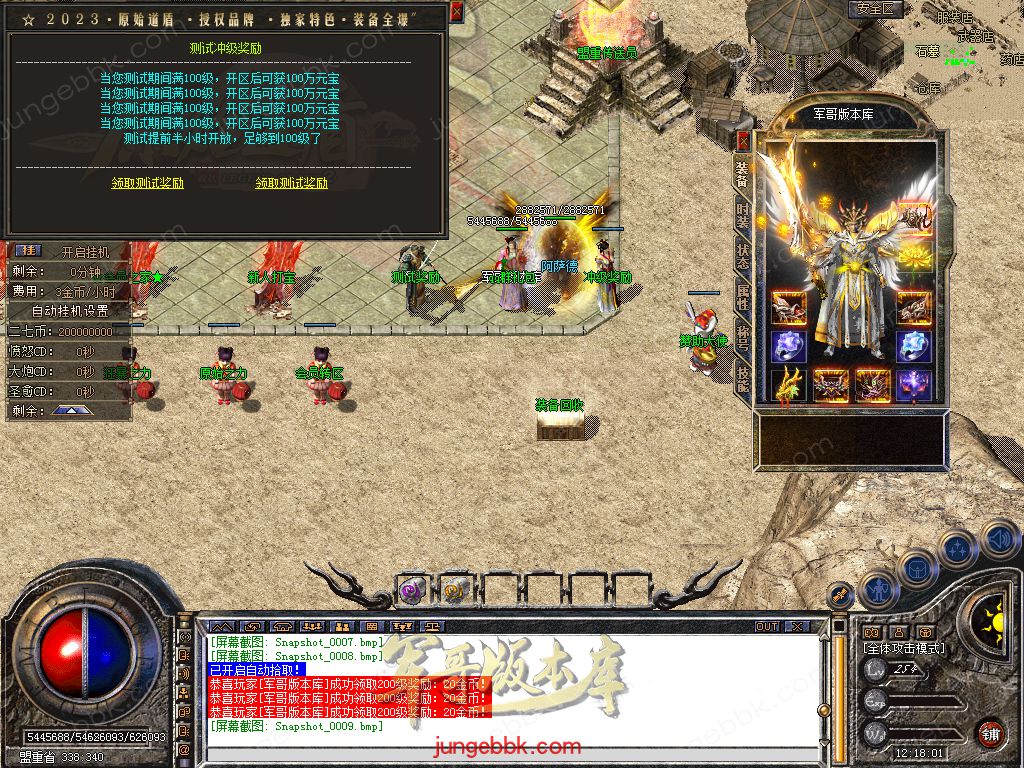
Task: Toggle sound with the speaker orb
Action: (x=999, y=540)
